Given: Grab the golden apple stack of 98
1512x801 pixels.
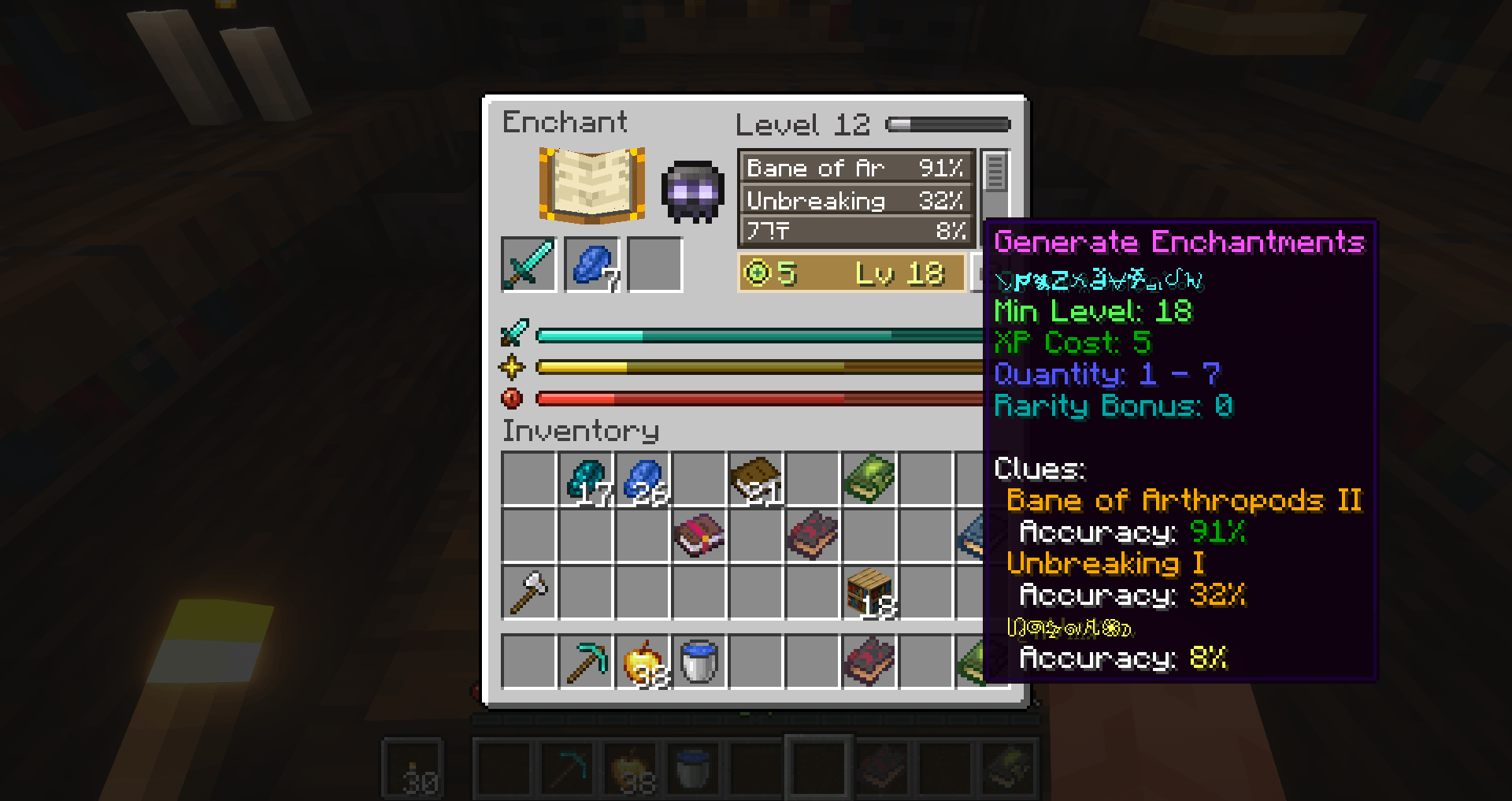Looking at the screenshot, I should (x=641, y=661).
